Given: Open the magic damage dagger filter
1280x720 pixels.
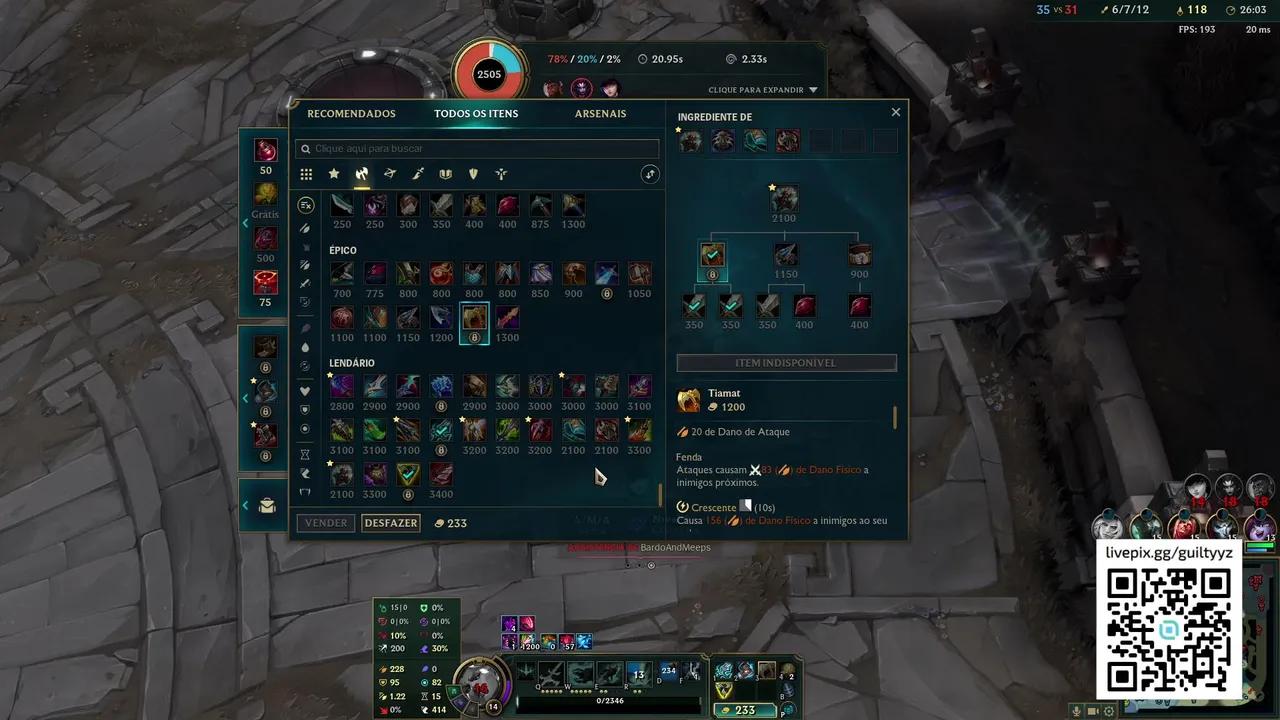Looking at the screenshot, I should [x=418, y=174].
